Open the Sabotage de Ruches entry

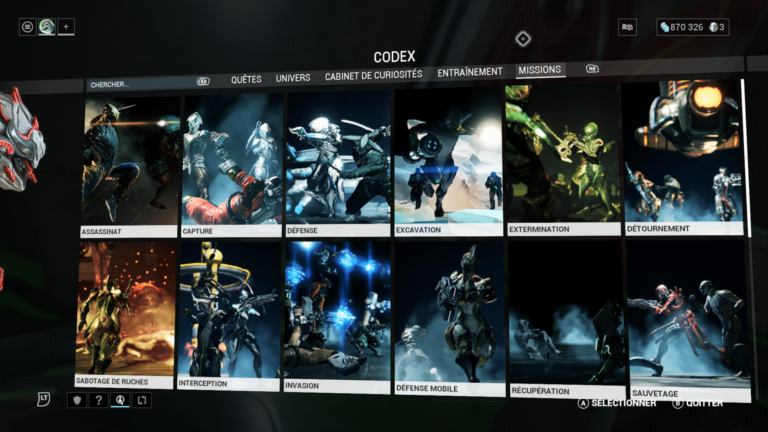click(x=126, y=315)
